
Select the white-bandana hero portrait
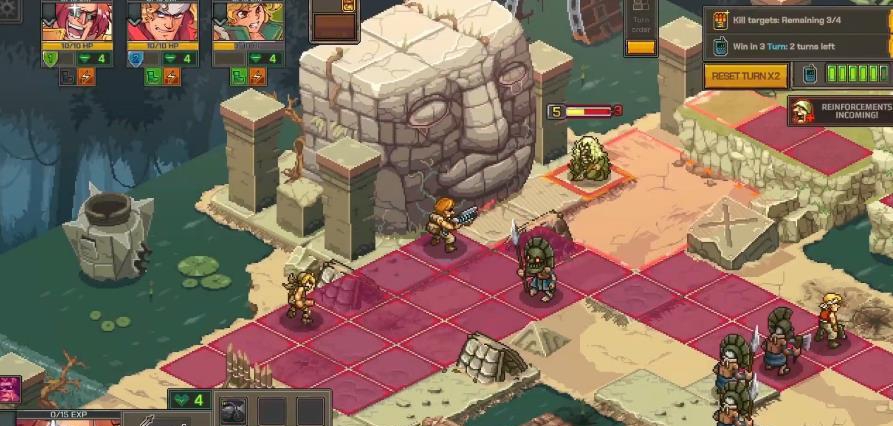[162, 20]
